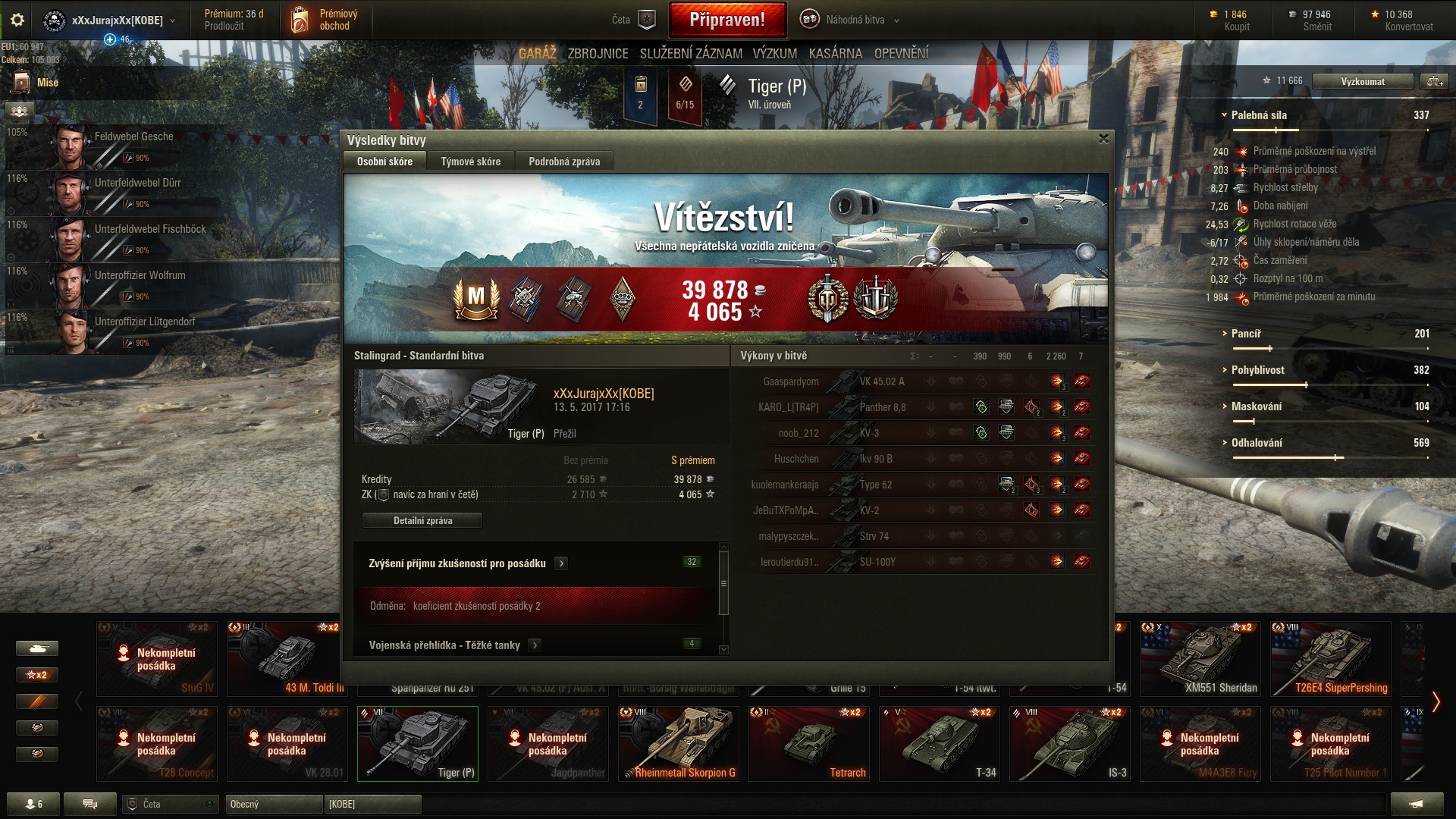Viewport: 1456px width, 819px height.
Task: Go to the VÝZKUM section
Action: [x=774, y=54]
